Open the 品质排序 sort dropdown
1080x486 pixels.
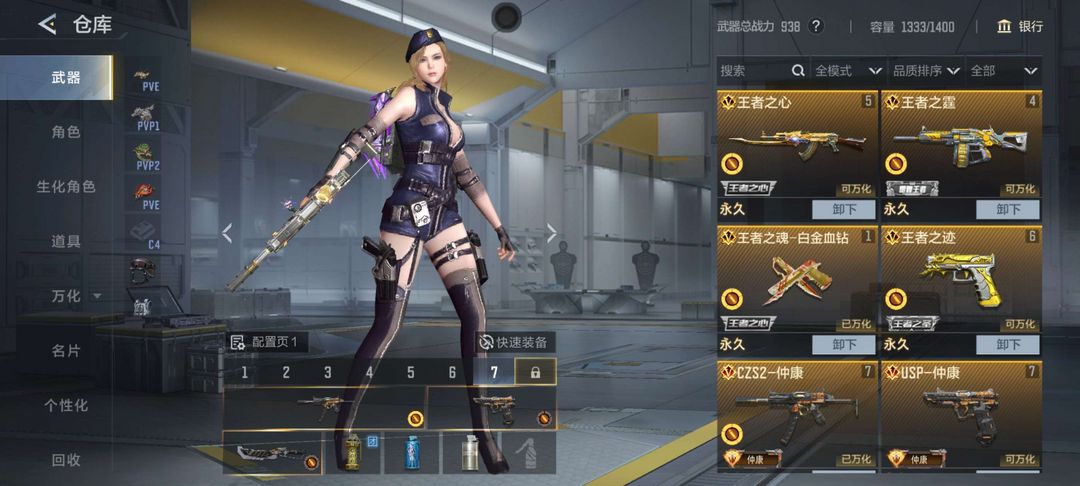[x=925, y=71]
